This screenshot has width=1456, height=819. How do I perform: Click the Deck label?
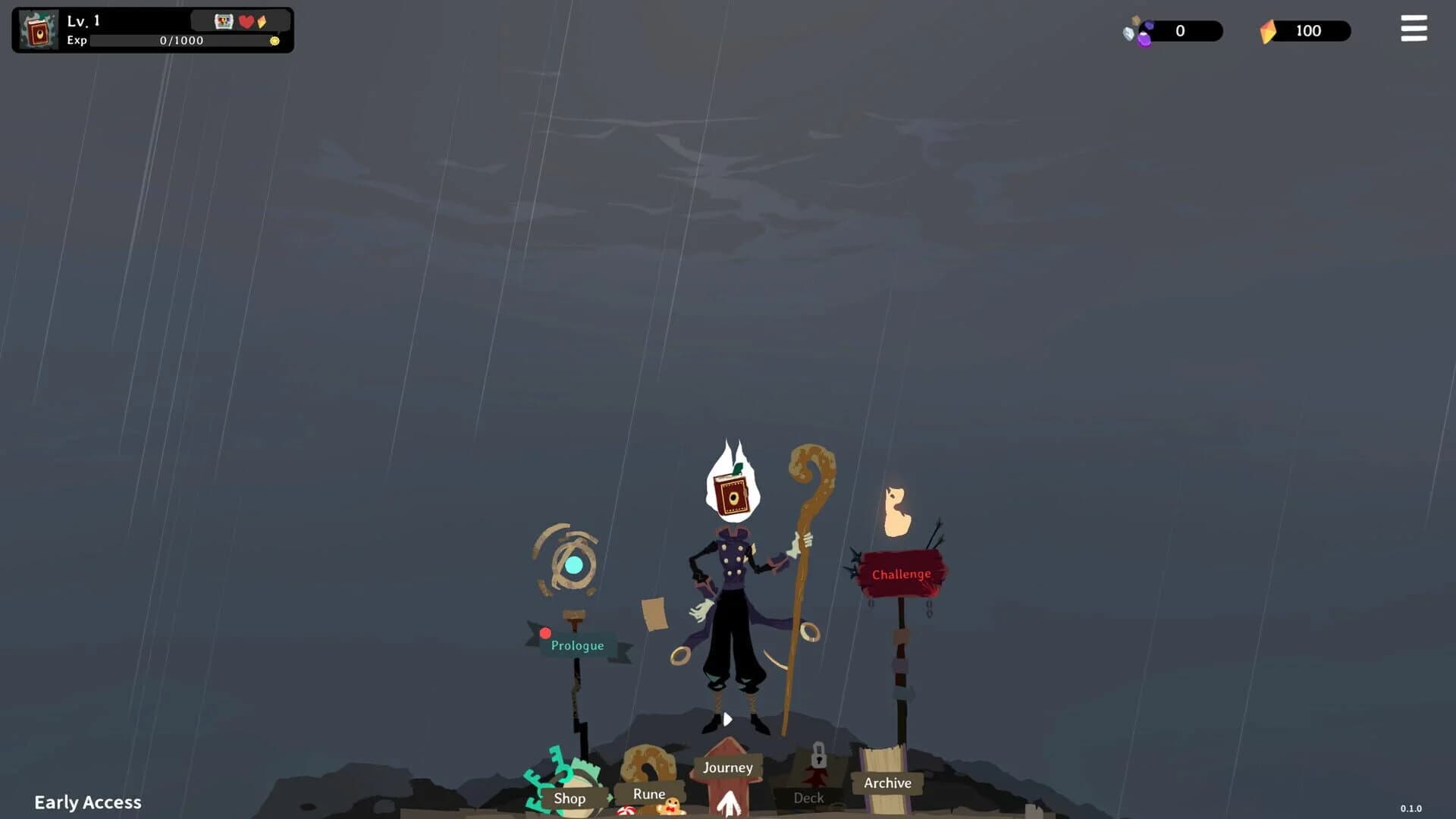click(x=808, y=798)
